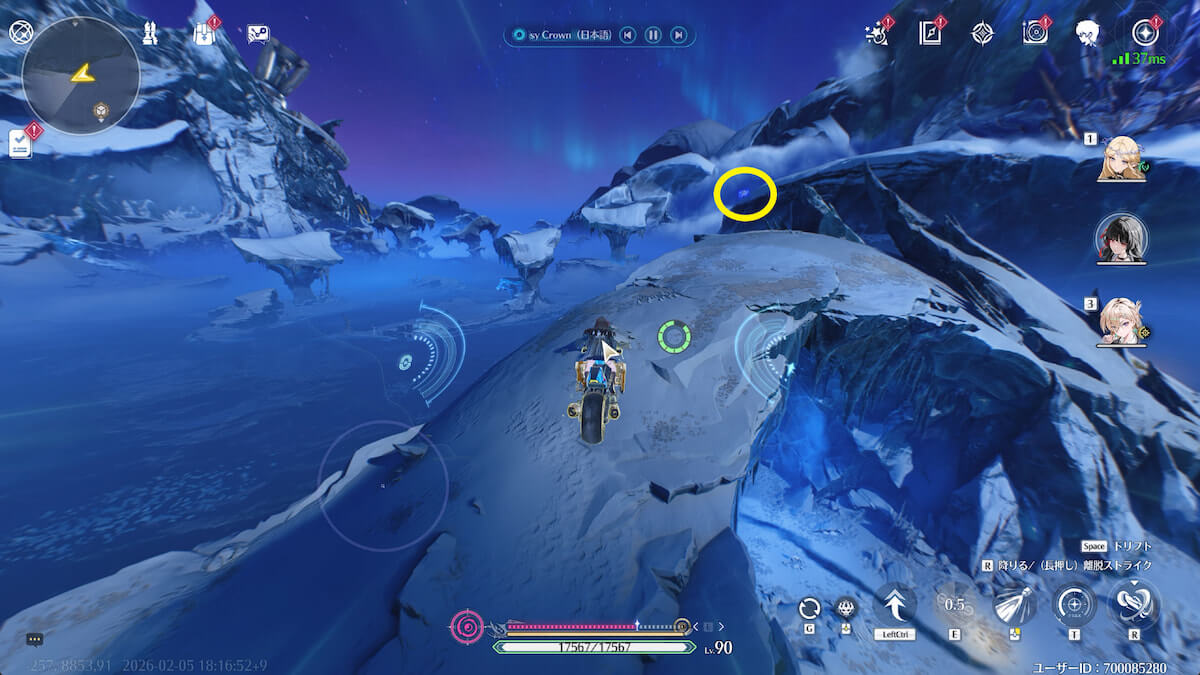Open the twin towers icon
This screenshot has width=1200, height=675.
coord(149,34)
